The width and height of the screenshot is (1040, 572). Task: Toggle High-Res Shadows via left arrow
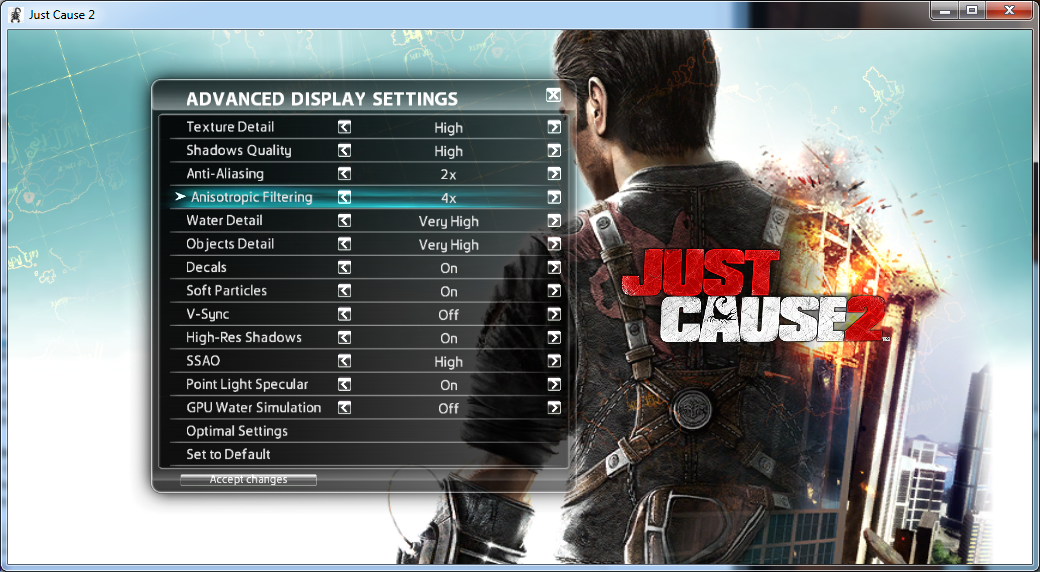[344, 338]
